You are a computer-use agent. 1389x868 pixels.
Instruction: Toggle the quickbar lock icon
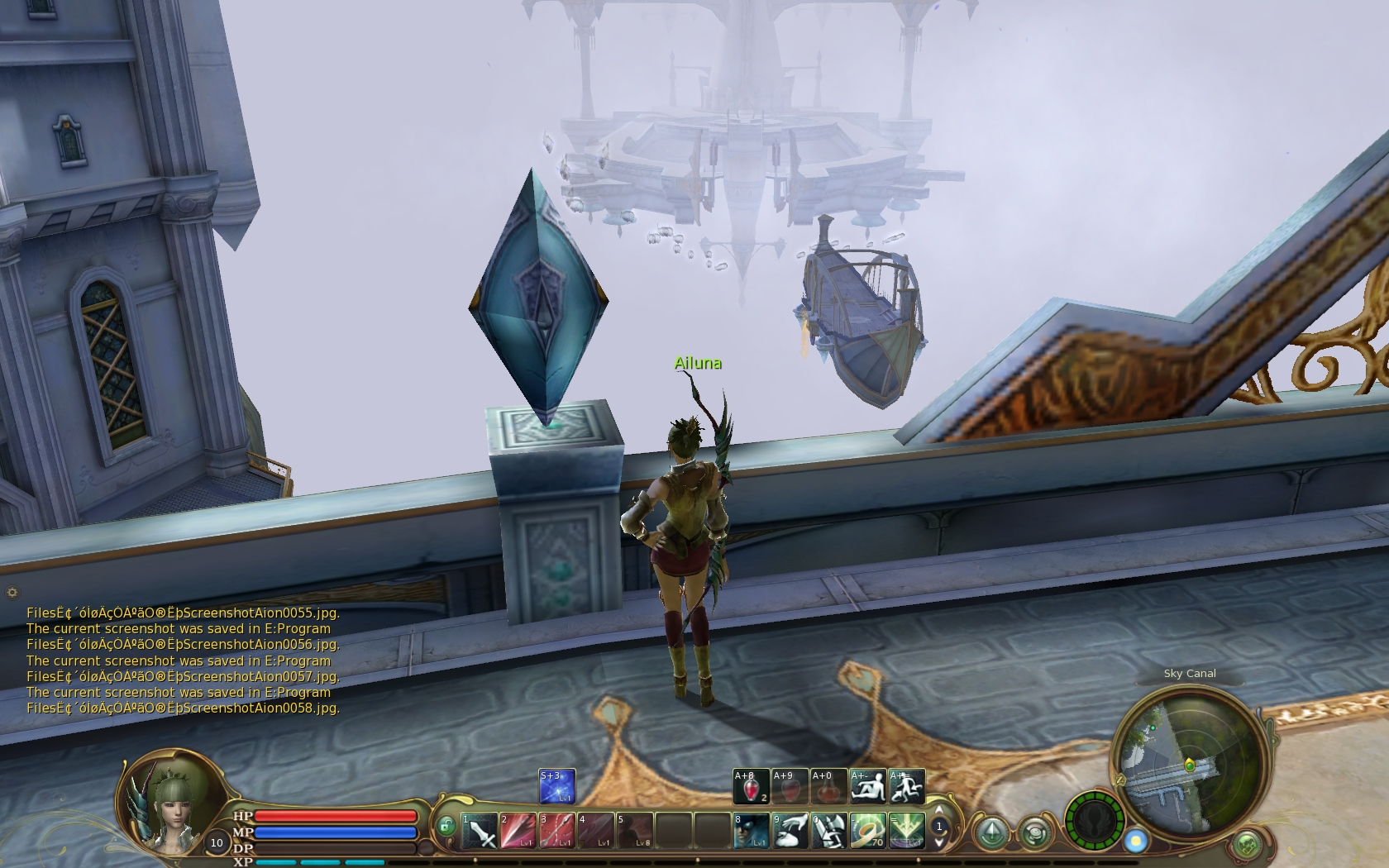point(446,826)
